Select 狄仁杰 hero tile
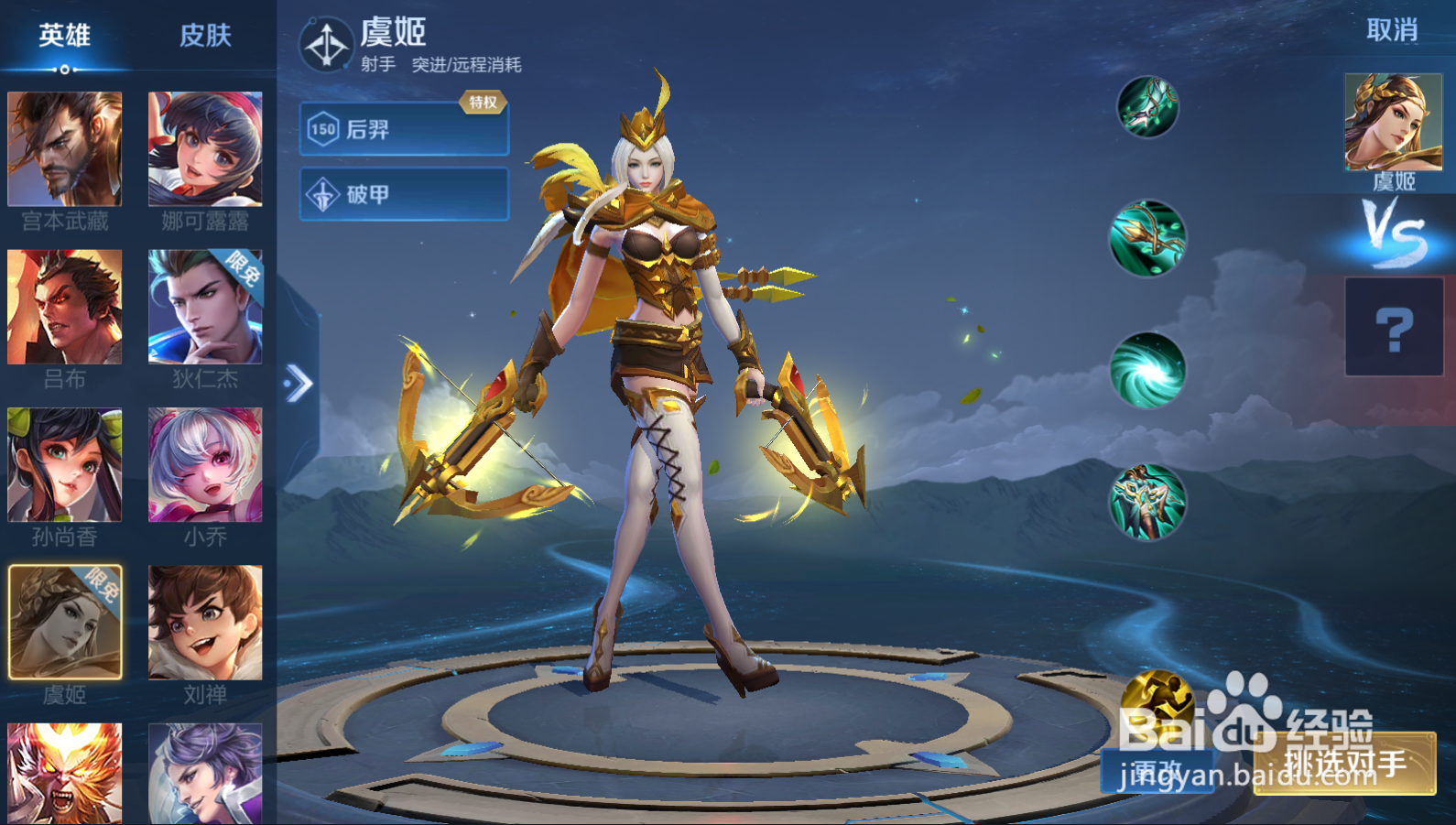This screenshot has width=1456, height=825. pos(205,308)
